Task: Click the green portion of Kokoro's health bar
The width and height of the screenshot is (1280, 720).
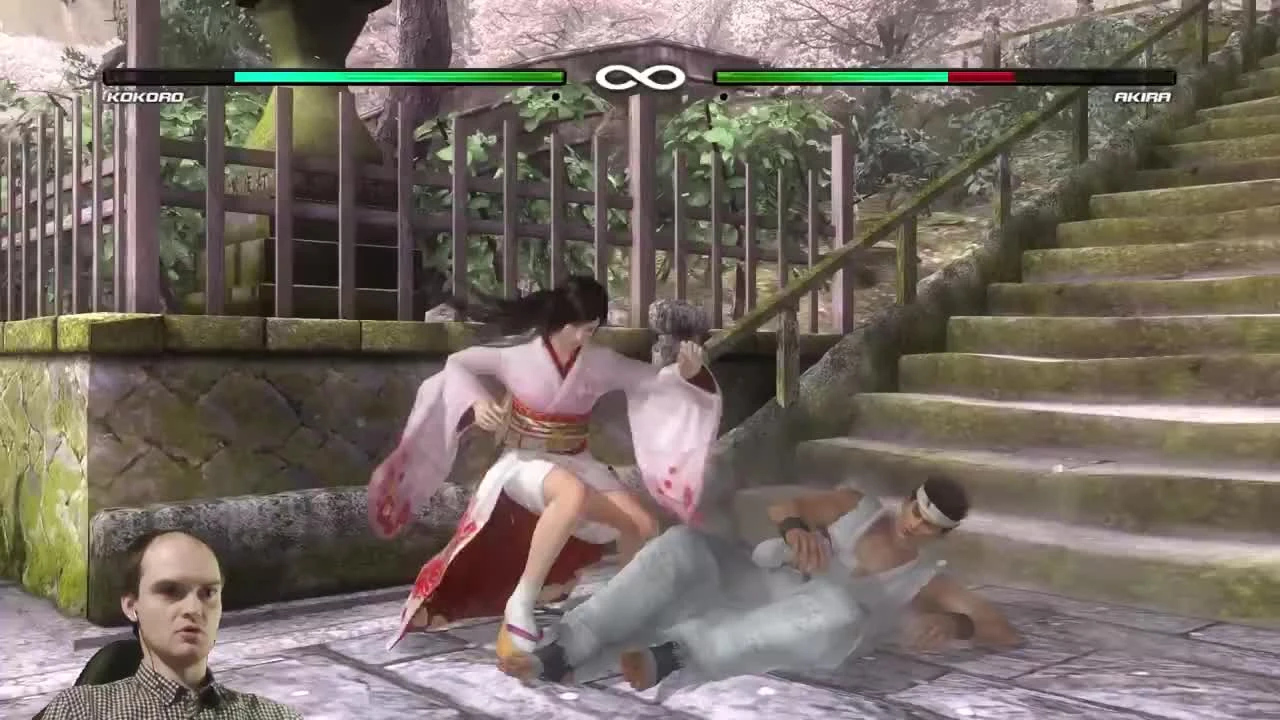Action: click(400, 77)
